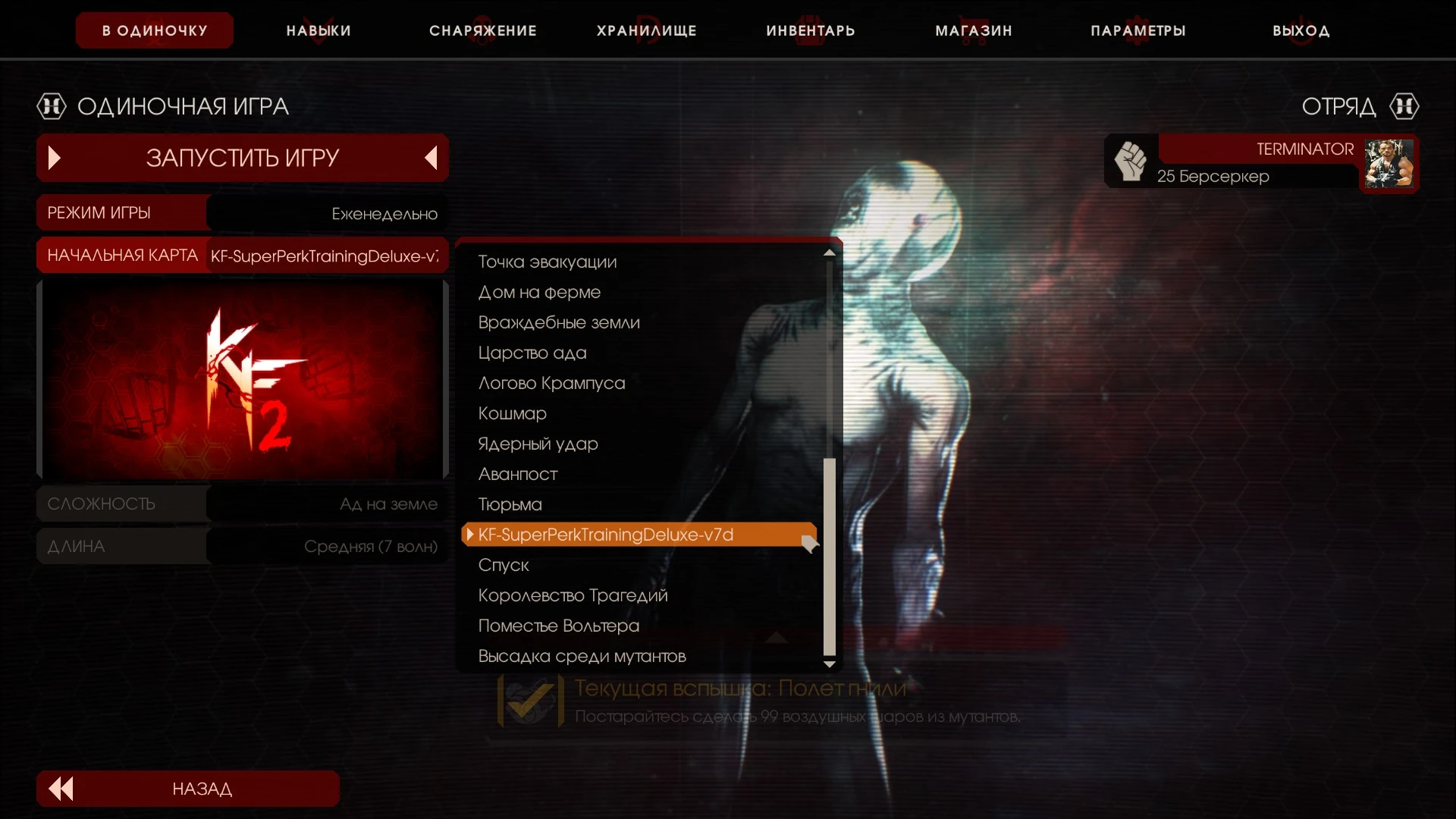The width and height of the screenshot is (1456, 819).
Task: Click the scroll-down arrow below the map list
Action: coord(830,663)
